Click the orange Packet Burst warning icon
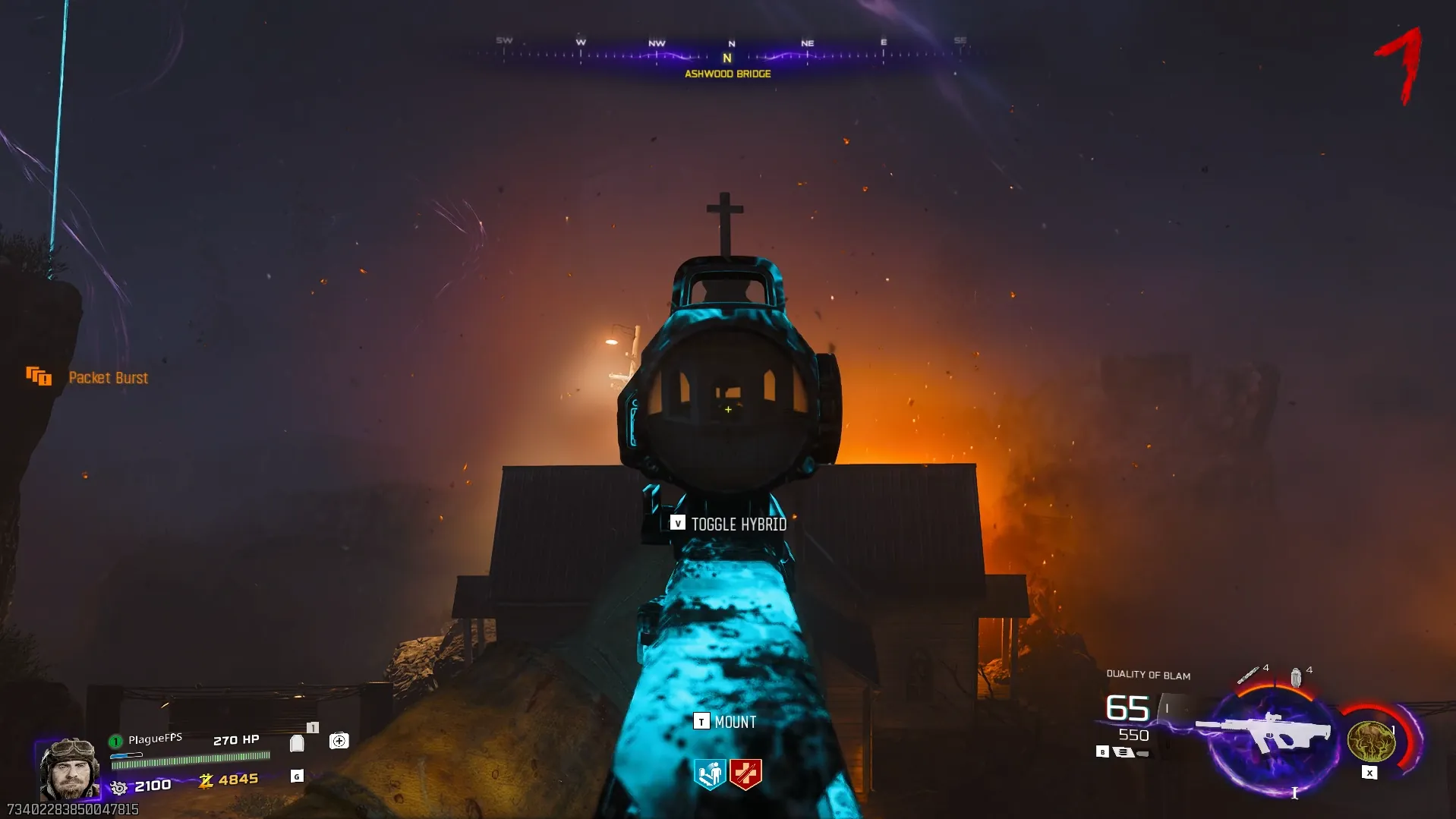Viewport: 1456px width, 819px height. tap(39, 376)
